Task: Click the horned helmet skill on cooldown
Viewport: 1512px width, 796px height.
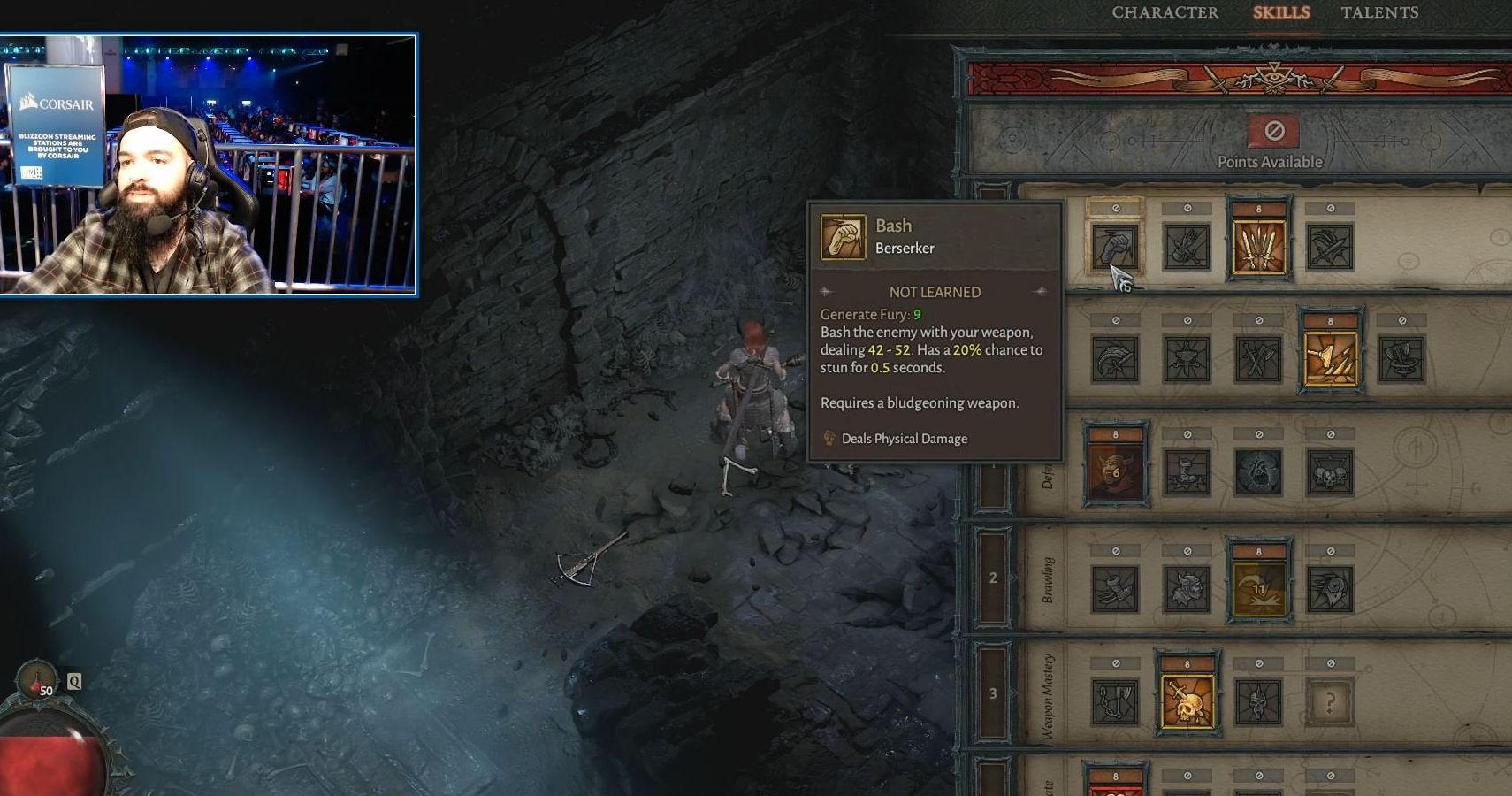Action: (1115, 472)
